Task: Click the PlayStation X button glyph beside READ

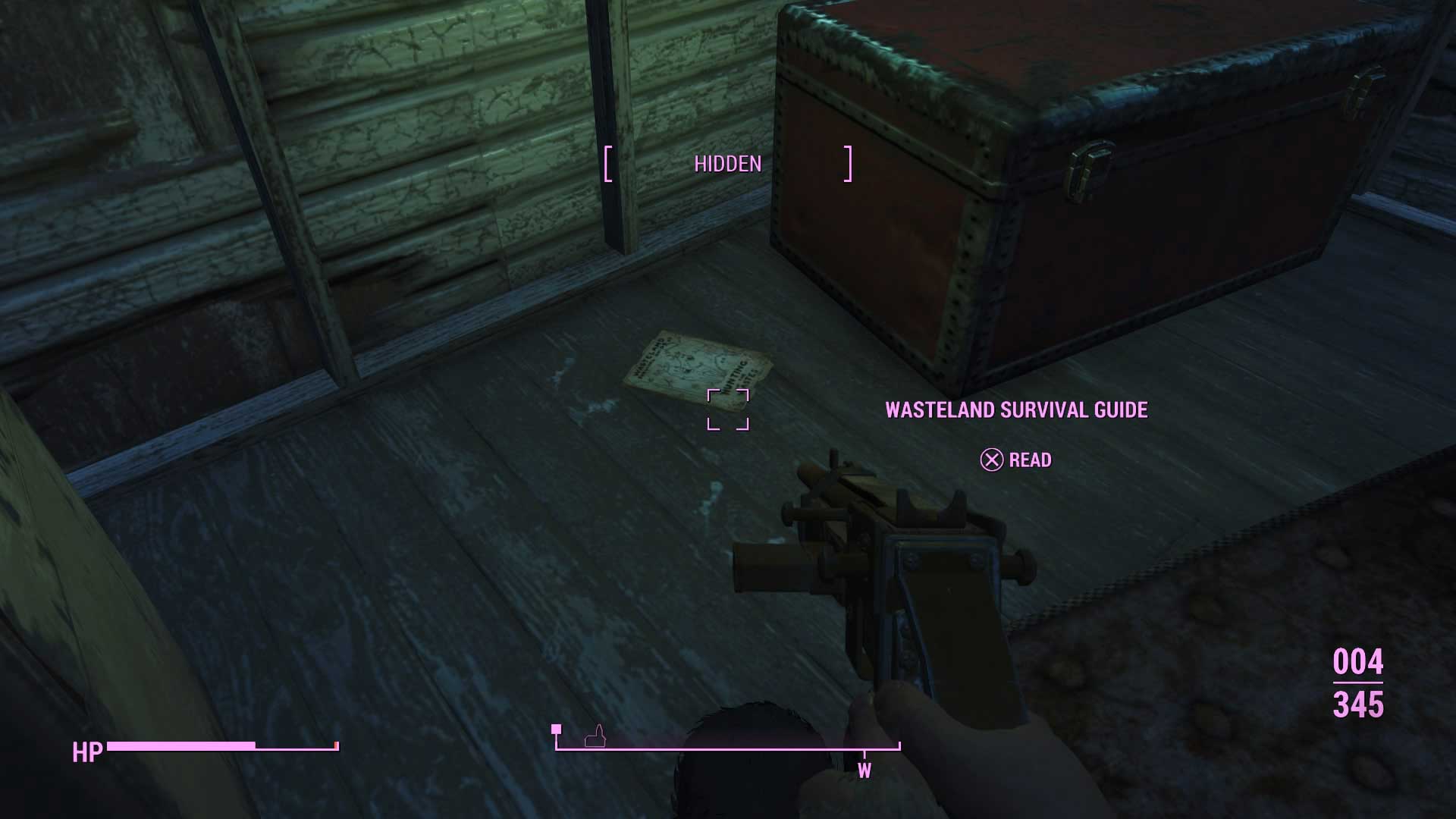Action: pos(991,460)
